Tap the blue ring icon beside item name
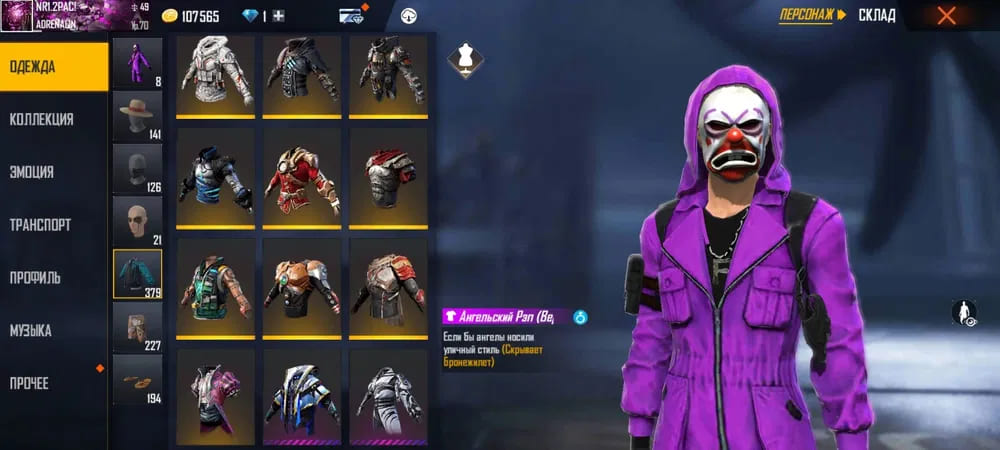The image size is (1000, 450). 581,318
